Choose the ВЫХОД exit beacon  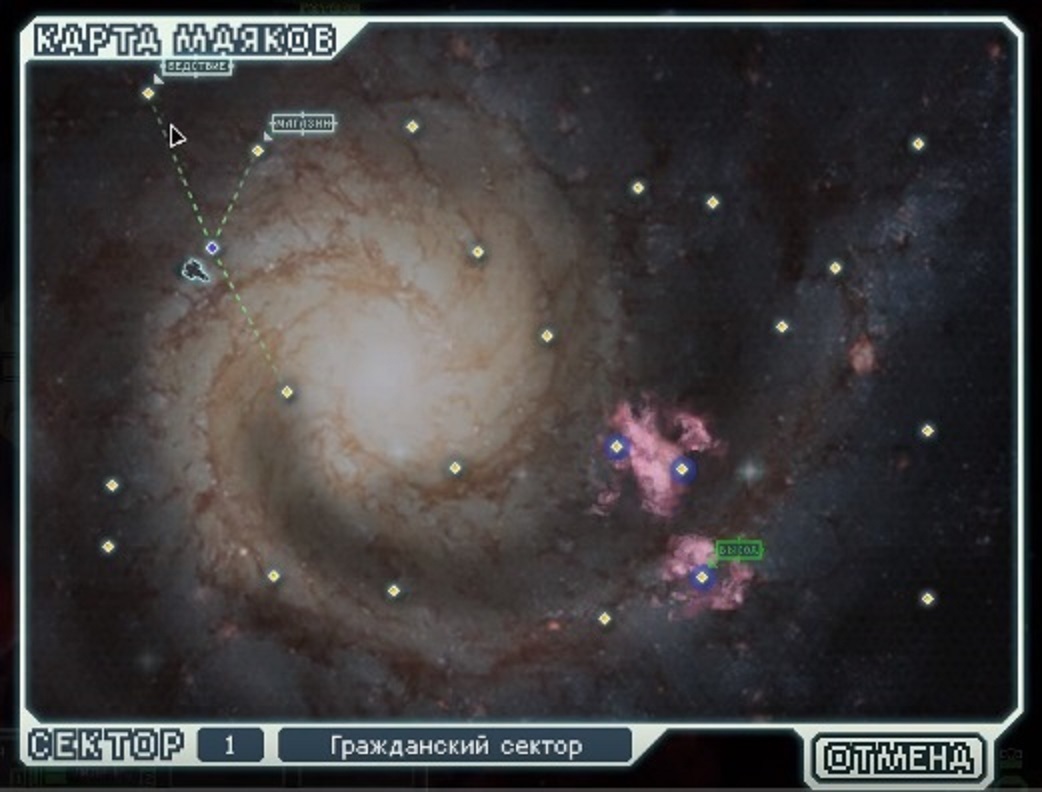[x=702, y=577]
